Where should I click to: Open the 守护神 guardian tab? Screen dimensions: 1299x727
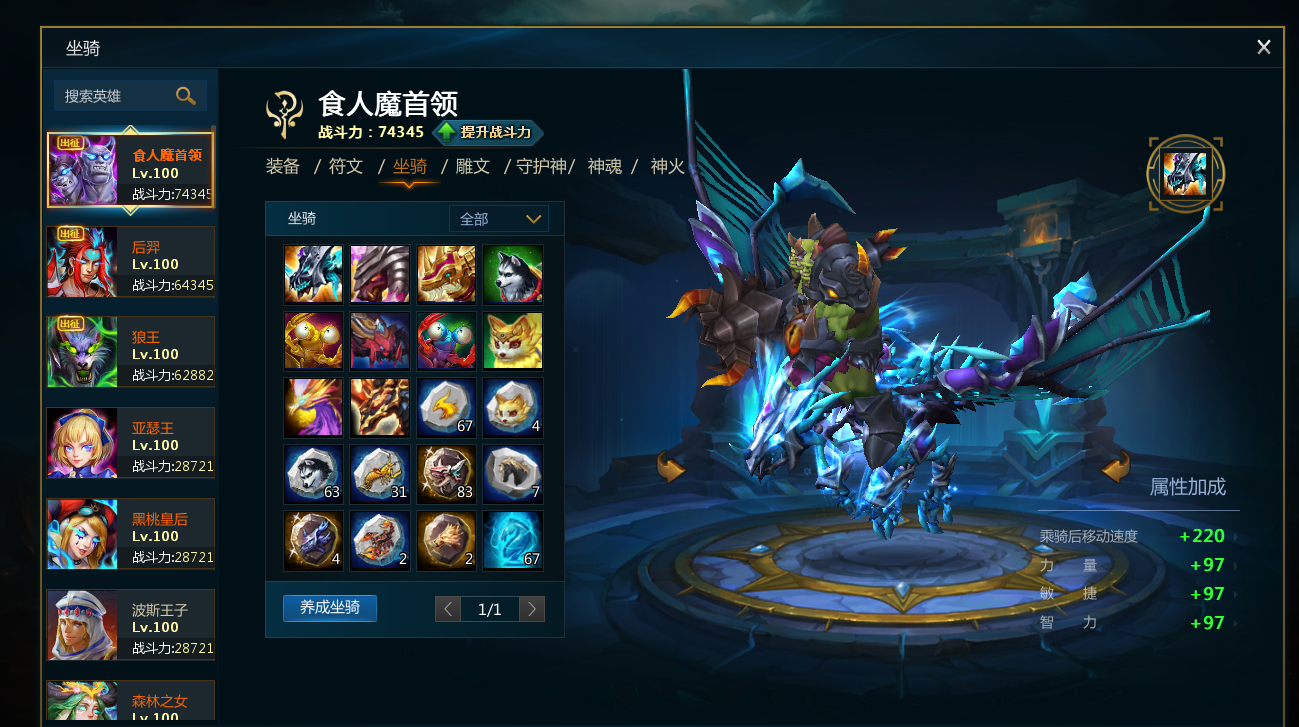click(x=541, y=166)
